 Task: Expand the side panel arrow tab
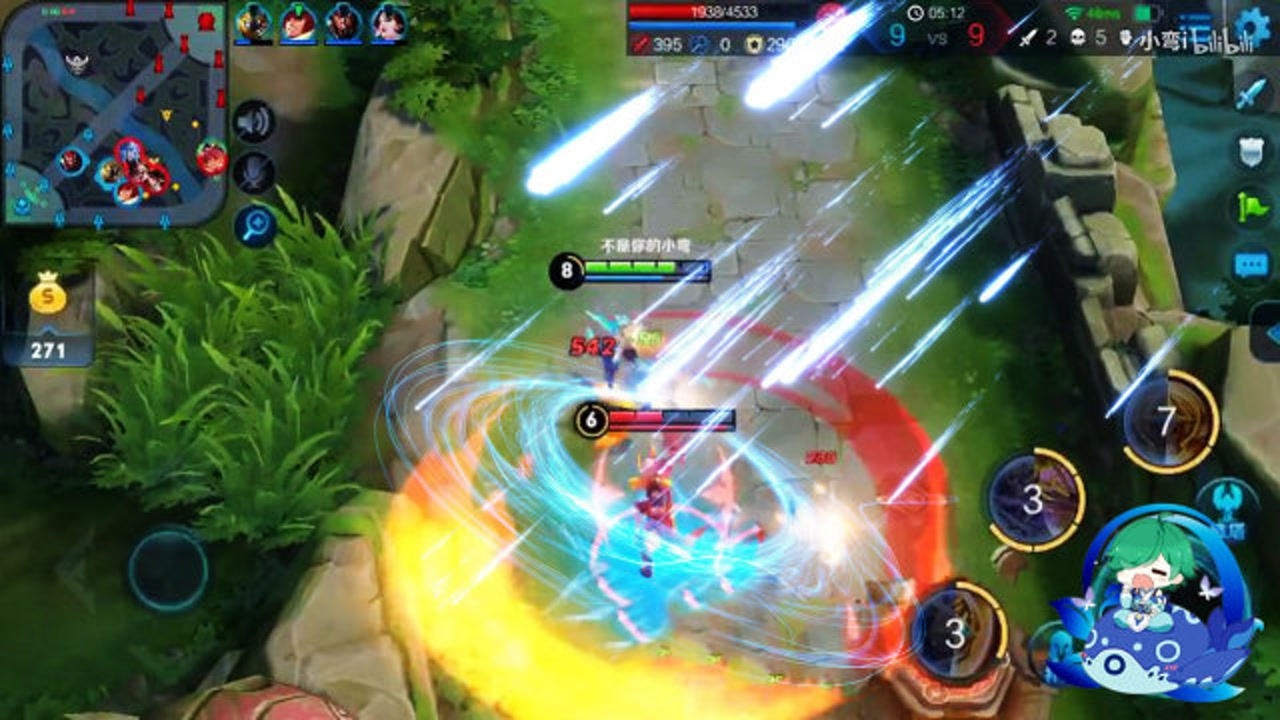point(1268,335)
